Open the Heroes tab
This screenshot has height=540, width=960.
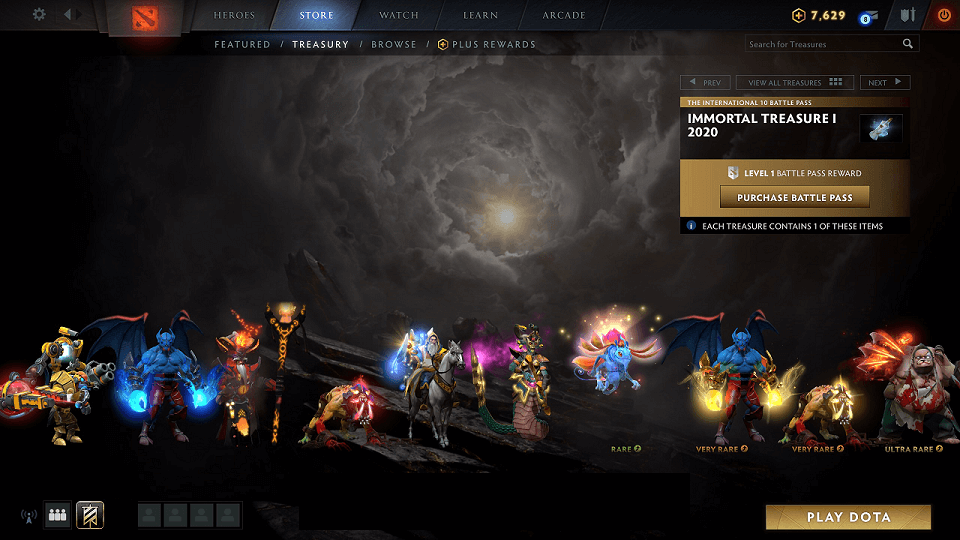point(234,16)
